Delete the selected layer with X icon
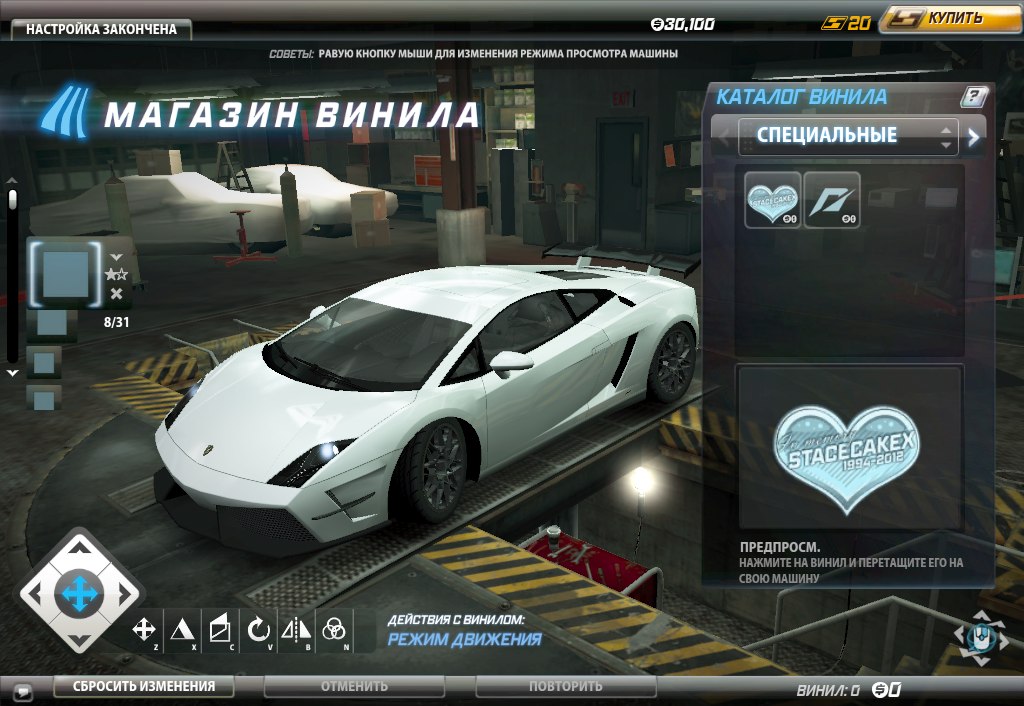Viewport: 1024px width, 706px height. (x=117, y=294)
